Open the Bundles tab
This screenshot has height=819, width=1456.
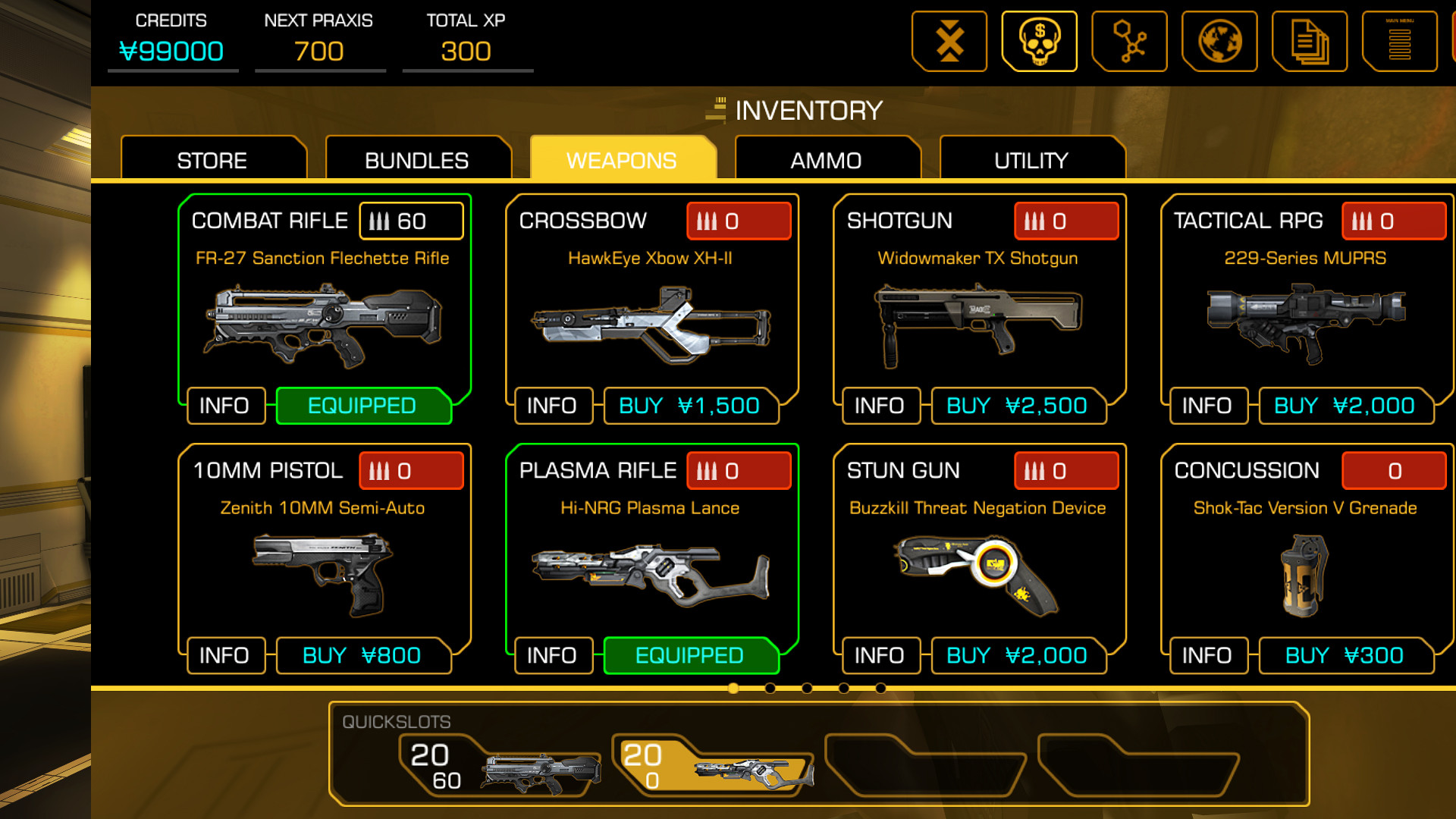[417, 160]
